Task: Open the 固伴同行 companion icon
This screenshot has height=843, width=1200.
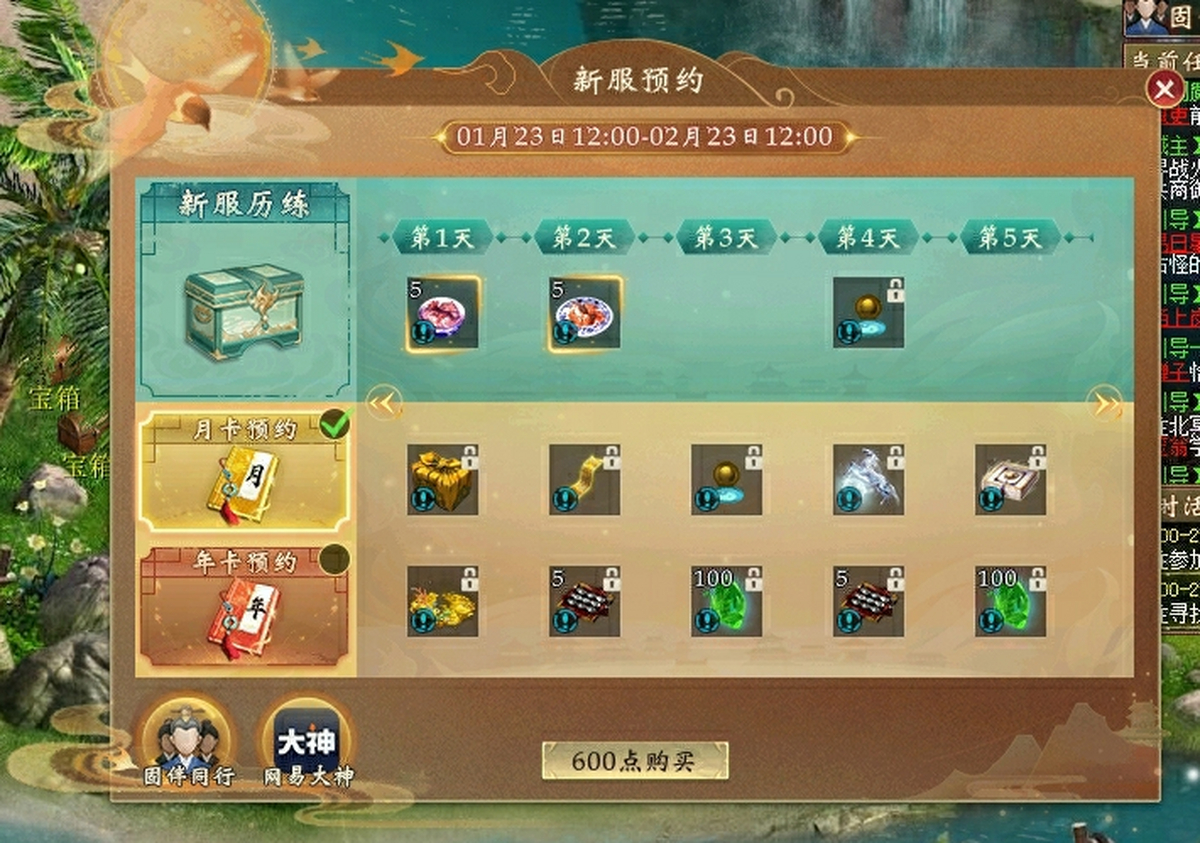Action: 187,742
